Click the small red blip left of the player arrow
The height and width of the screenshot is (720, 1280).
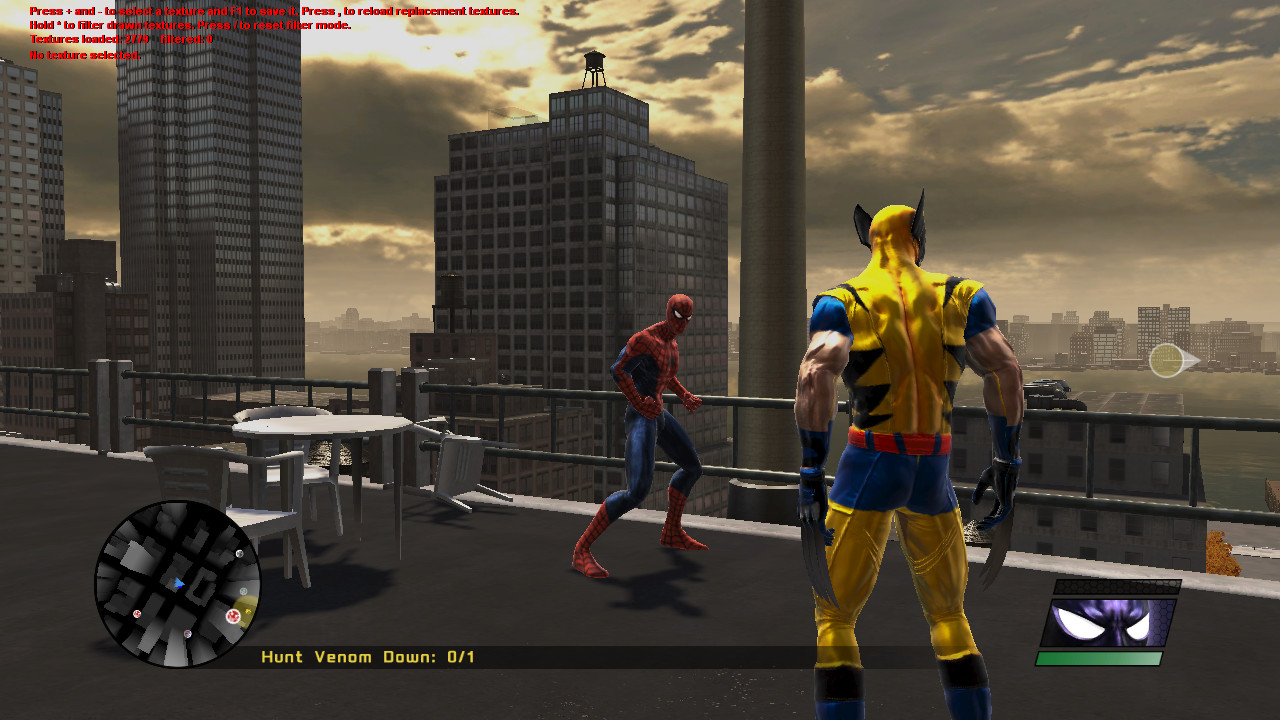tap(137, 614)
